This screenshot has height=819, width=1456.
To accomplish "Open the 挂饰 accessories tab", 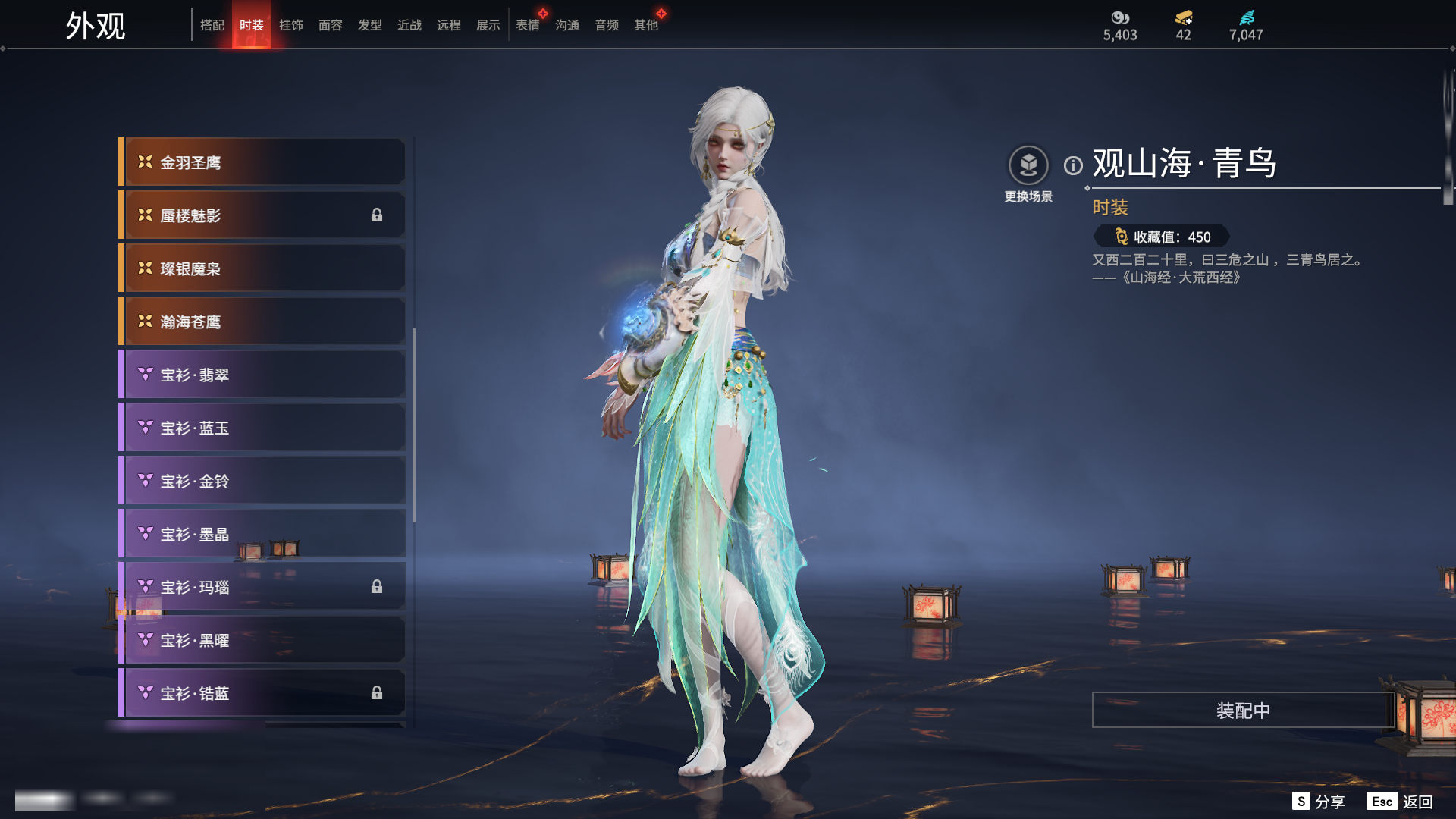I will point(291,25).
